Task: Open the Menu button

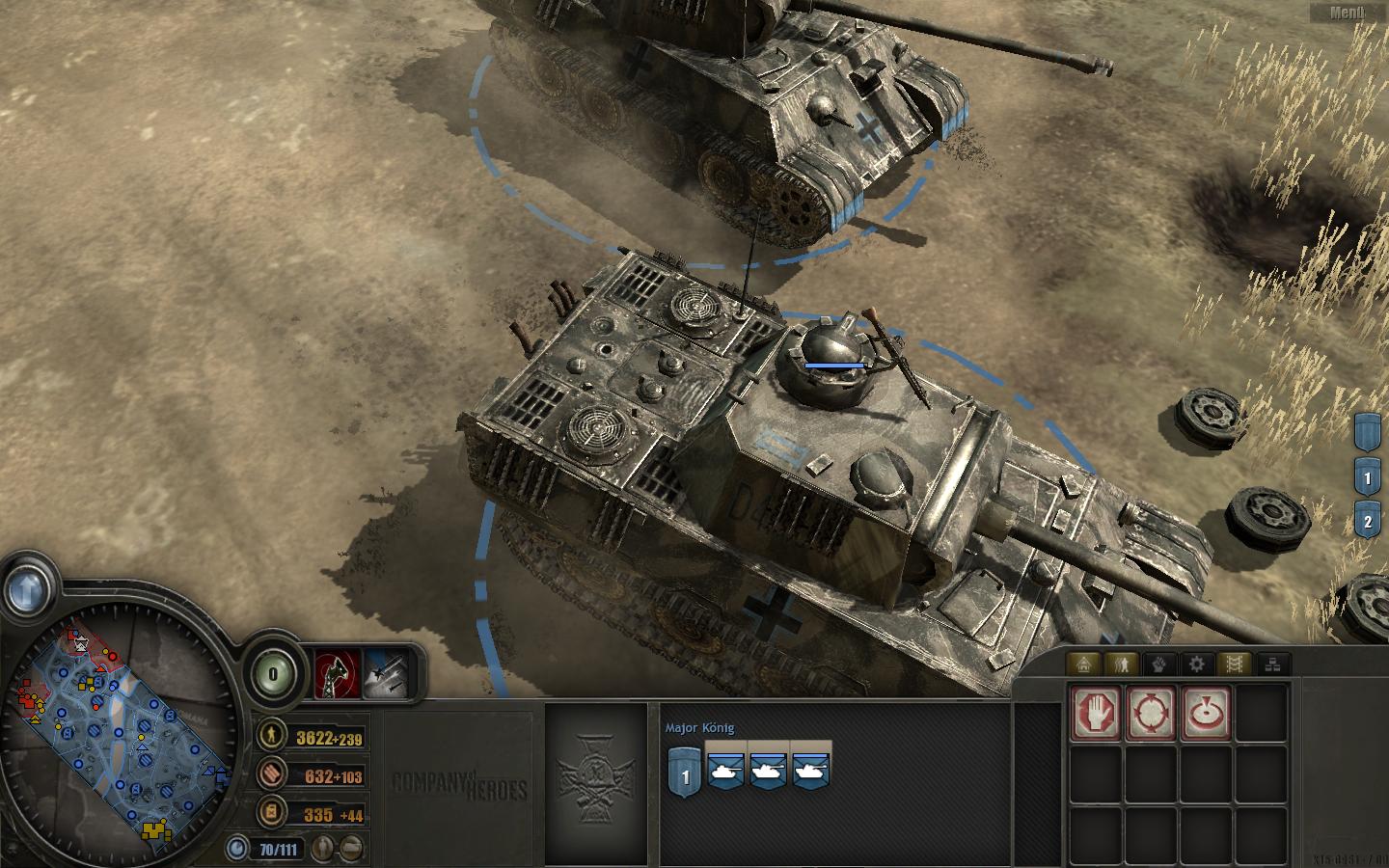Action: click(1347, 13)
